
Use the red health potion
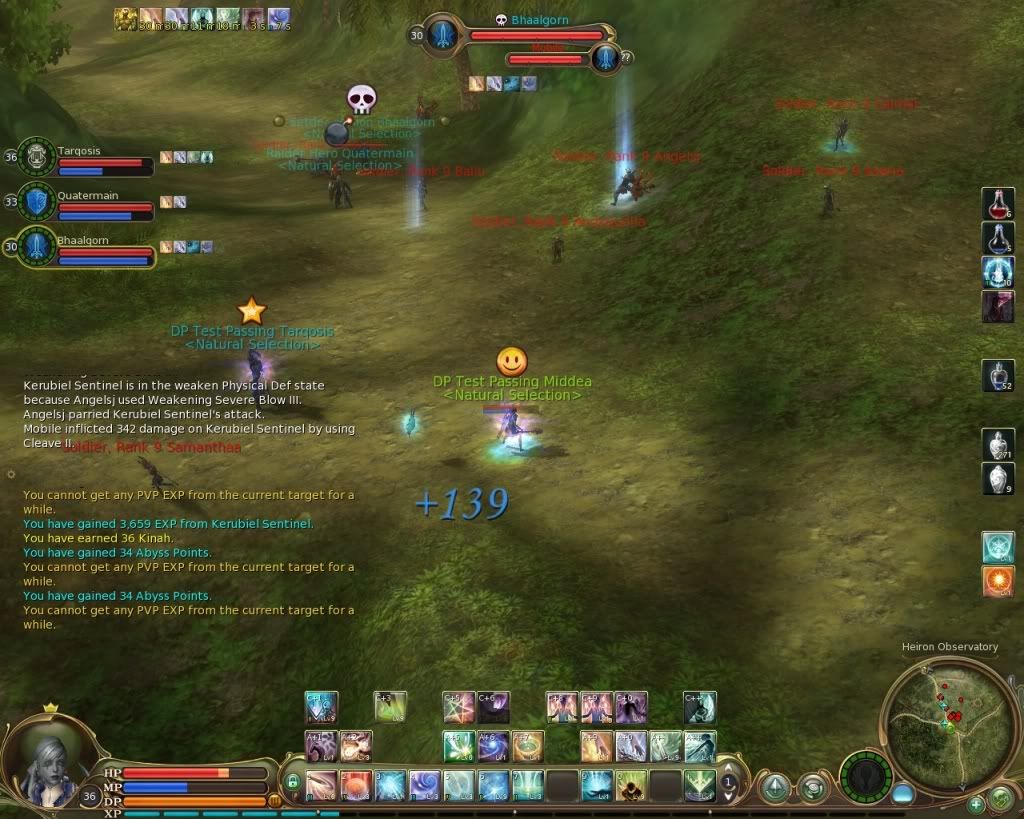[x=997, y=204]
